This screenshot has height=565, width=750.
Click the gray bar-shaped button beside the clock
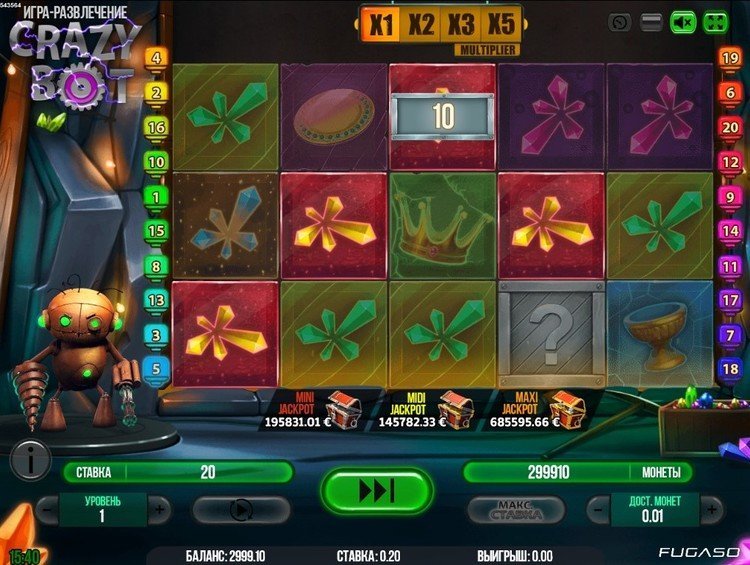(651, 21)
